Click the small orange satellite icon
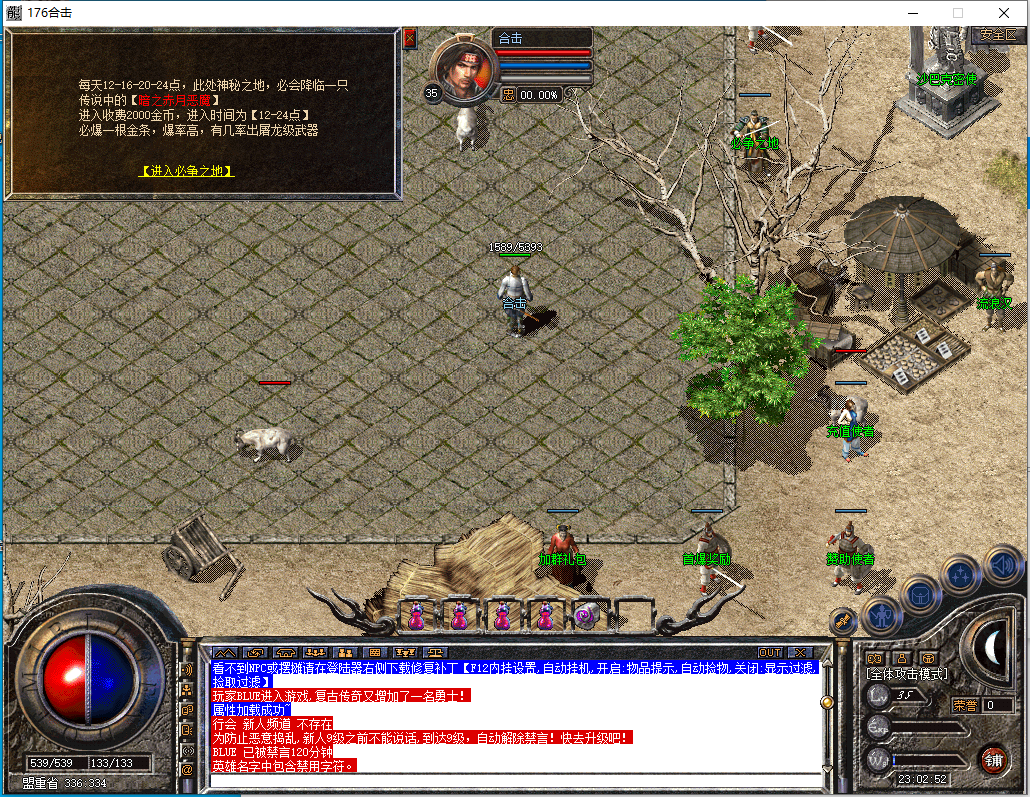Viewport: 1030px width, 797px height. [843, 621]
